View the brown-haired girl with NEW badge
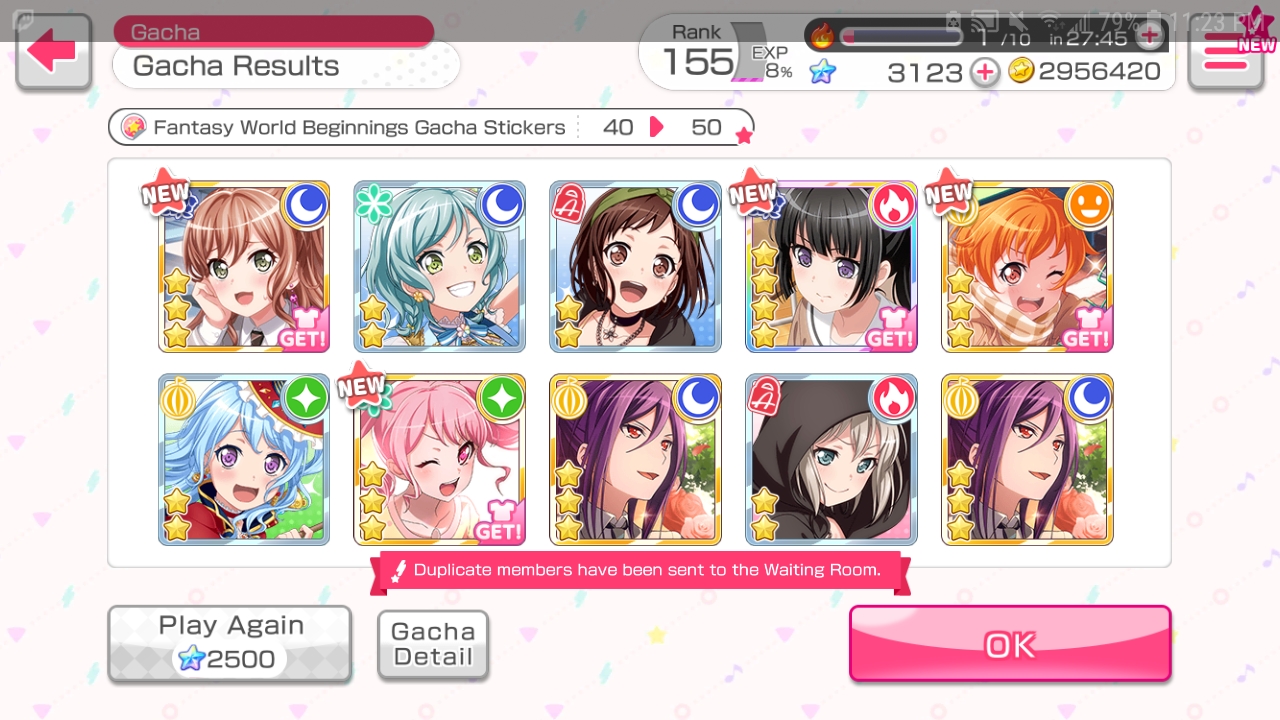This screenshot has height=720, width=1280. pos(244,267)
